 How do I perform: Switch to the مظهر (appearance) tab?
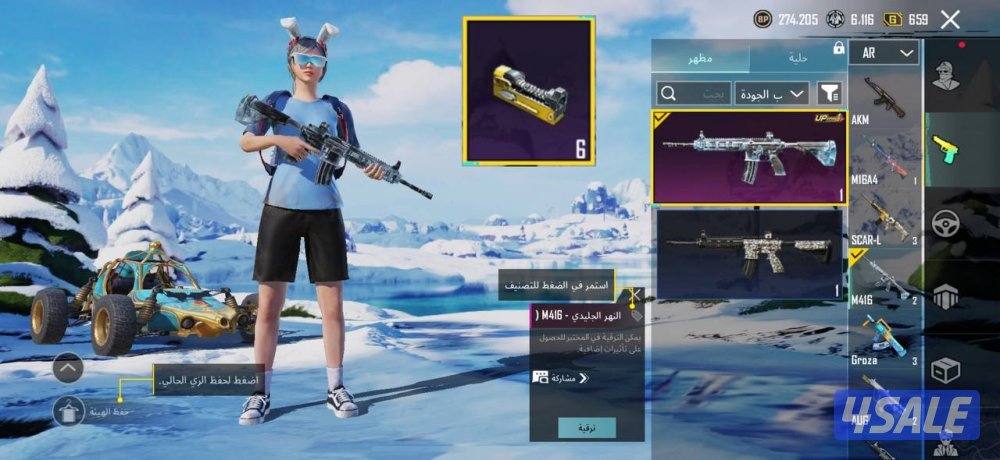(x=699, y=57)
